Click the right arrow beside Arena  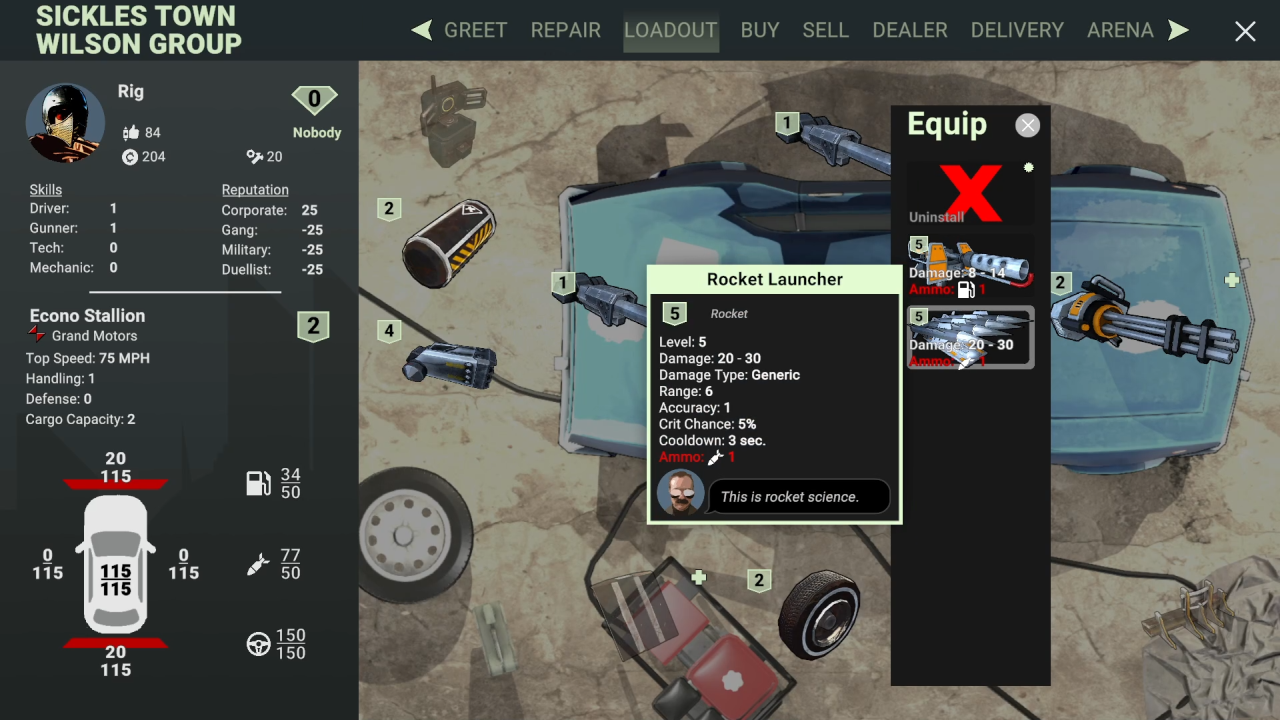pos(1179,30)
